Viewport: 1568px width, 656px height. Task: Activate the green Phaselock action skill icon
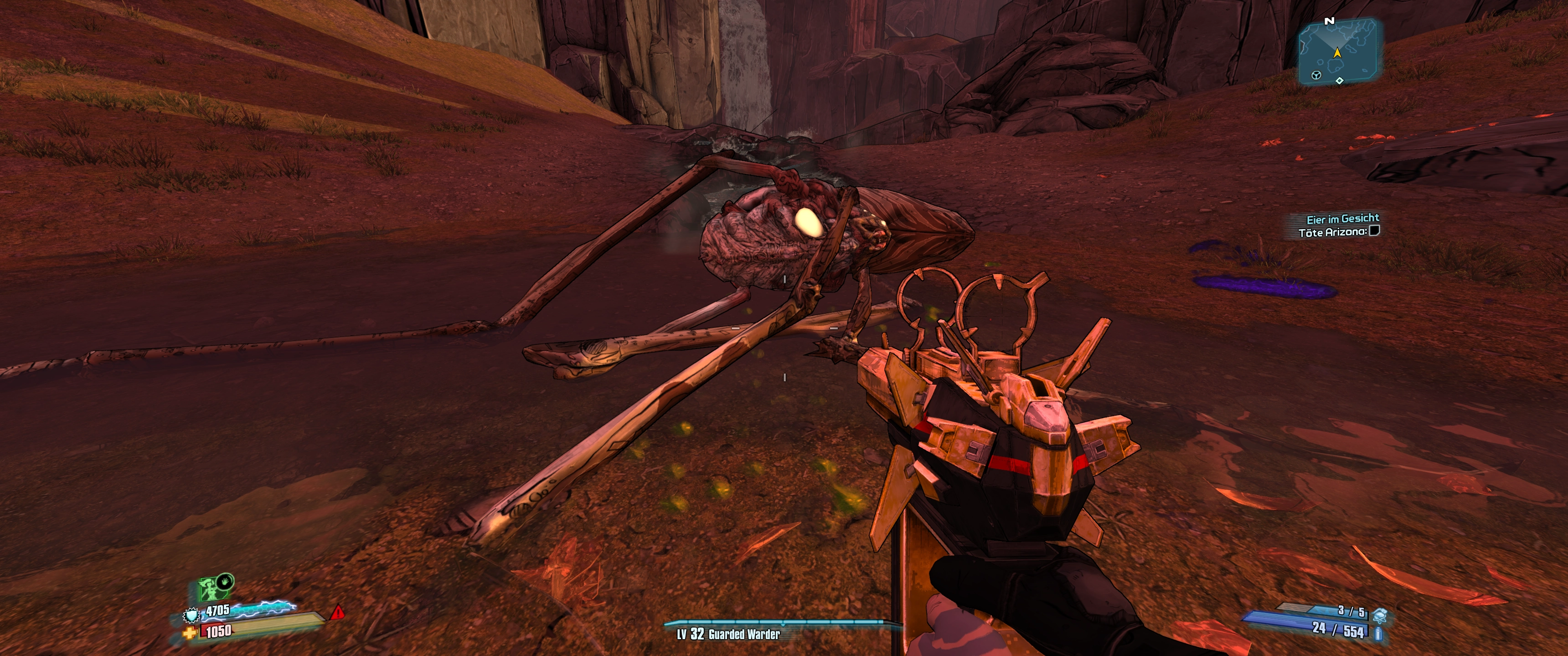[x=211, y=589]
